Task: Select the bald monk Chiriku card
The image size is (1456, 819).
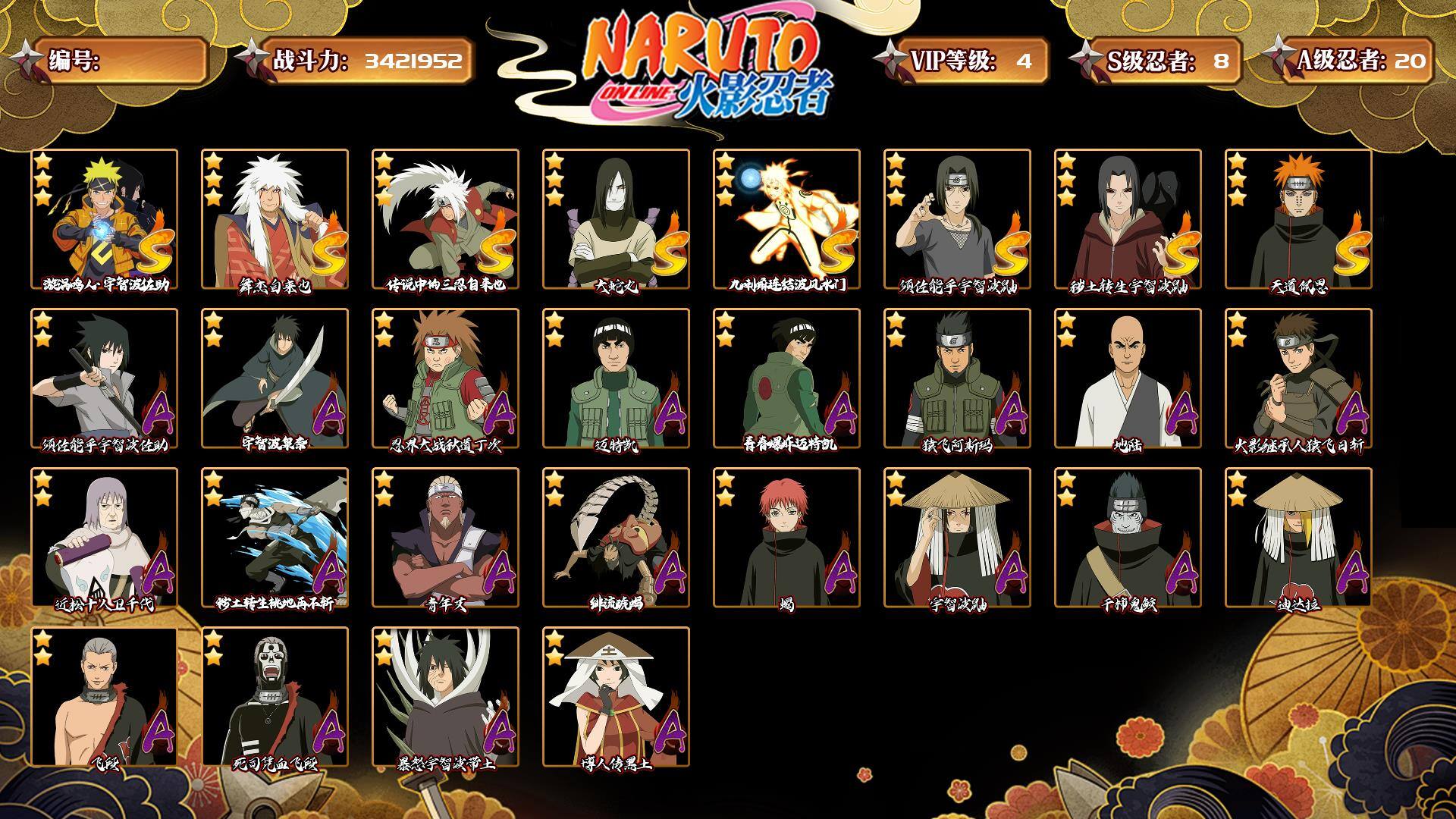Action: click(x=1128, y=378)
